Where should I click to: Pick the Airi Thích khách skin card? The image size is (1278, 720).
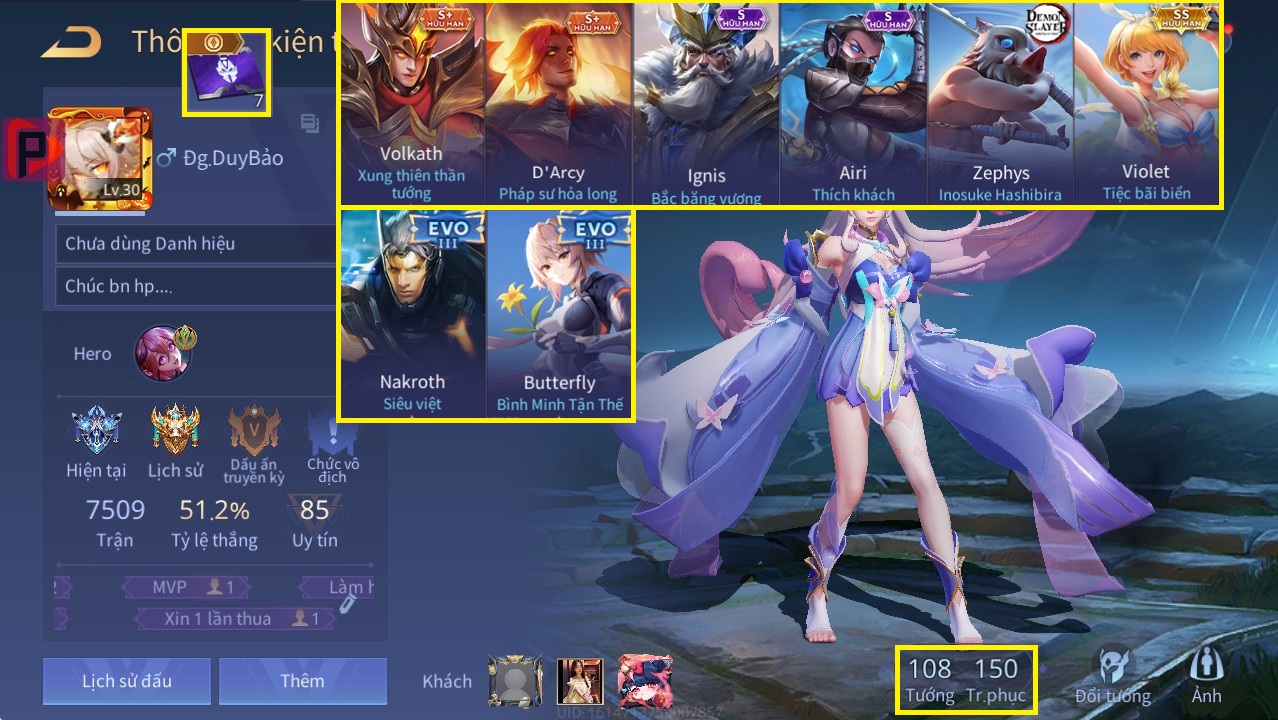(x=853, y=104)
